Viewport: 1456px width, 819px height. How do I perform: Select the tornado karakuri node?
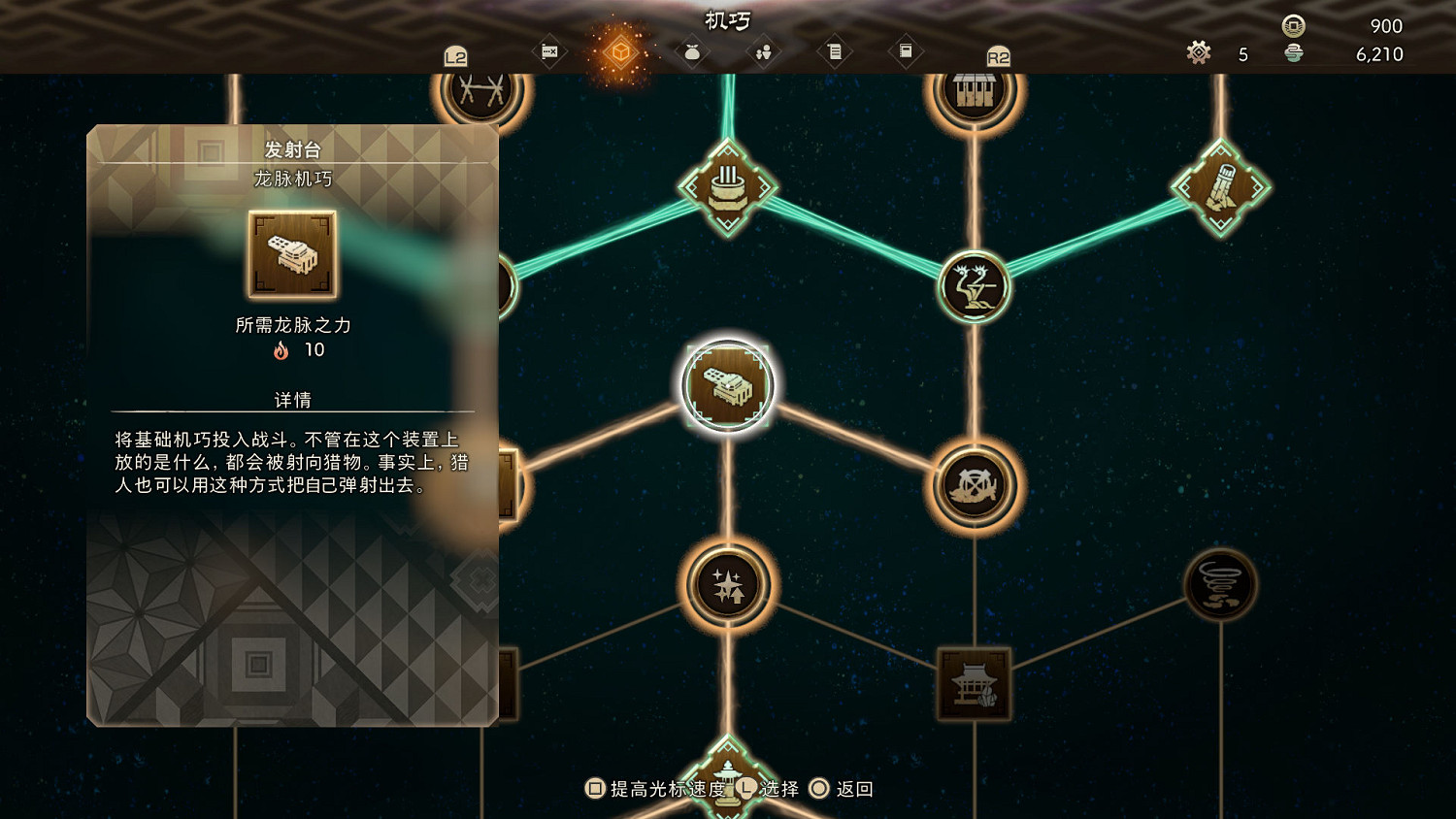click(x=1220, y=585)
